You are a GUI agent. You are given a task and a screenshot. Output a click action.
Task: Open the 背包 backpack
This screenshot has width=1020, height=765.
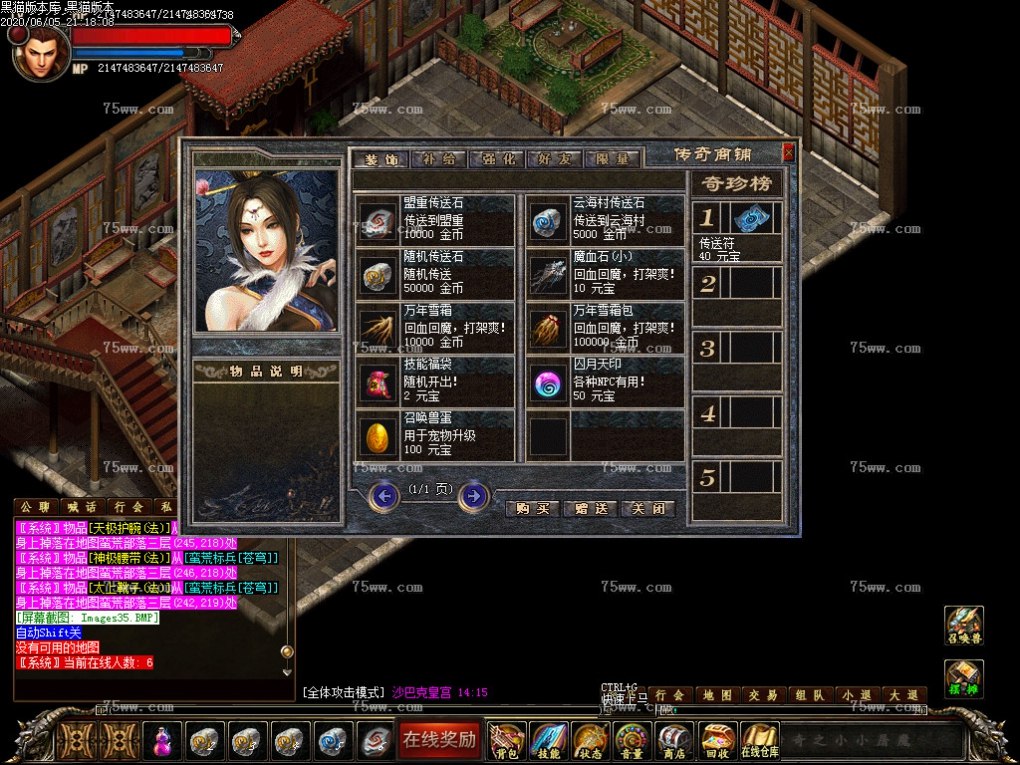click(507, 741)
